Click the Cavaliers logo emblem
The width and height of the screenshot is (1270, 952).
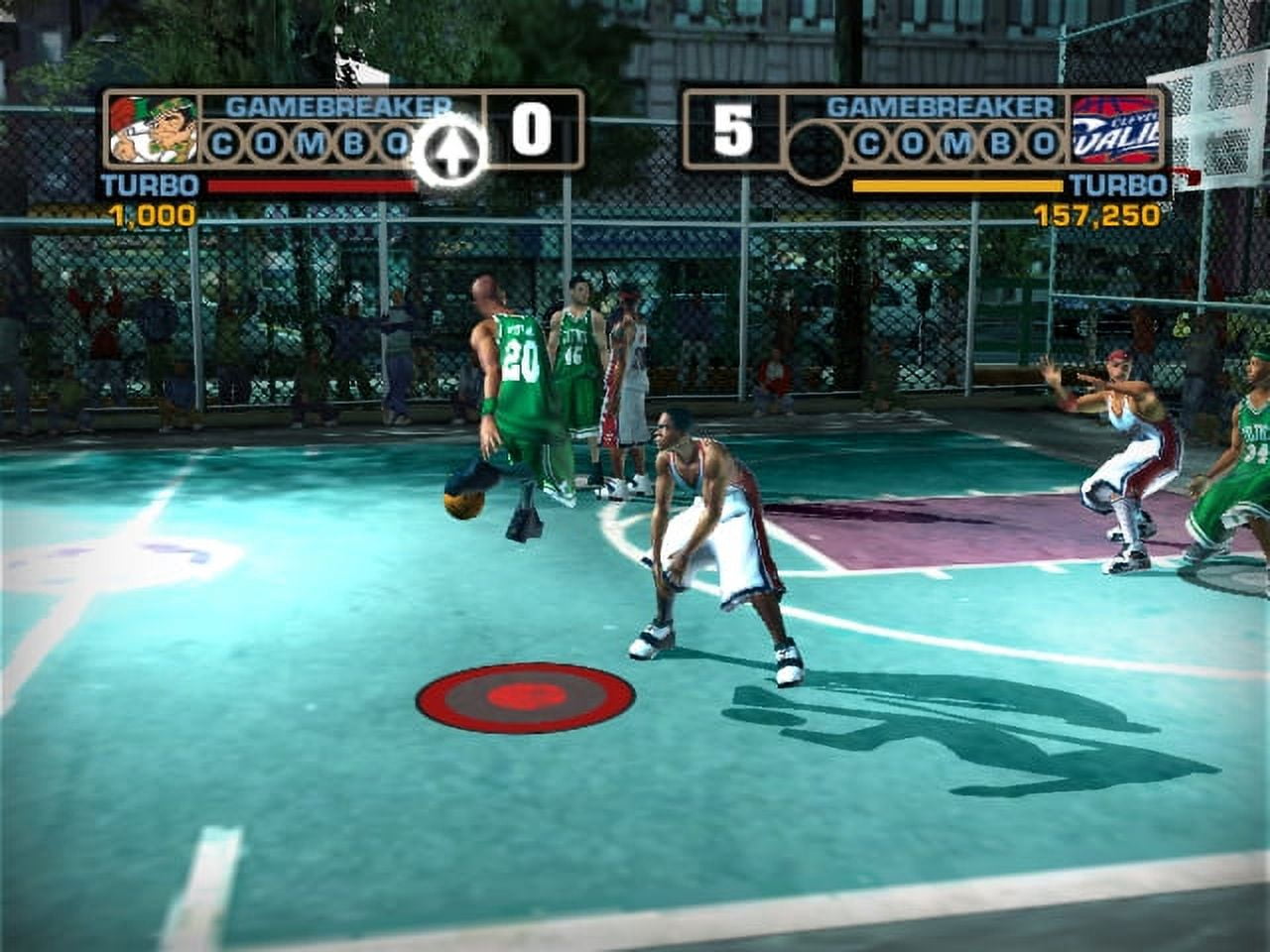(x=1115, y=127)
